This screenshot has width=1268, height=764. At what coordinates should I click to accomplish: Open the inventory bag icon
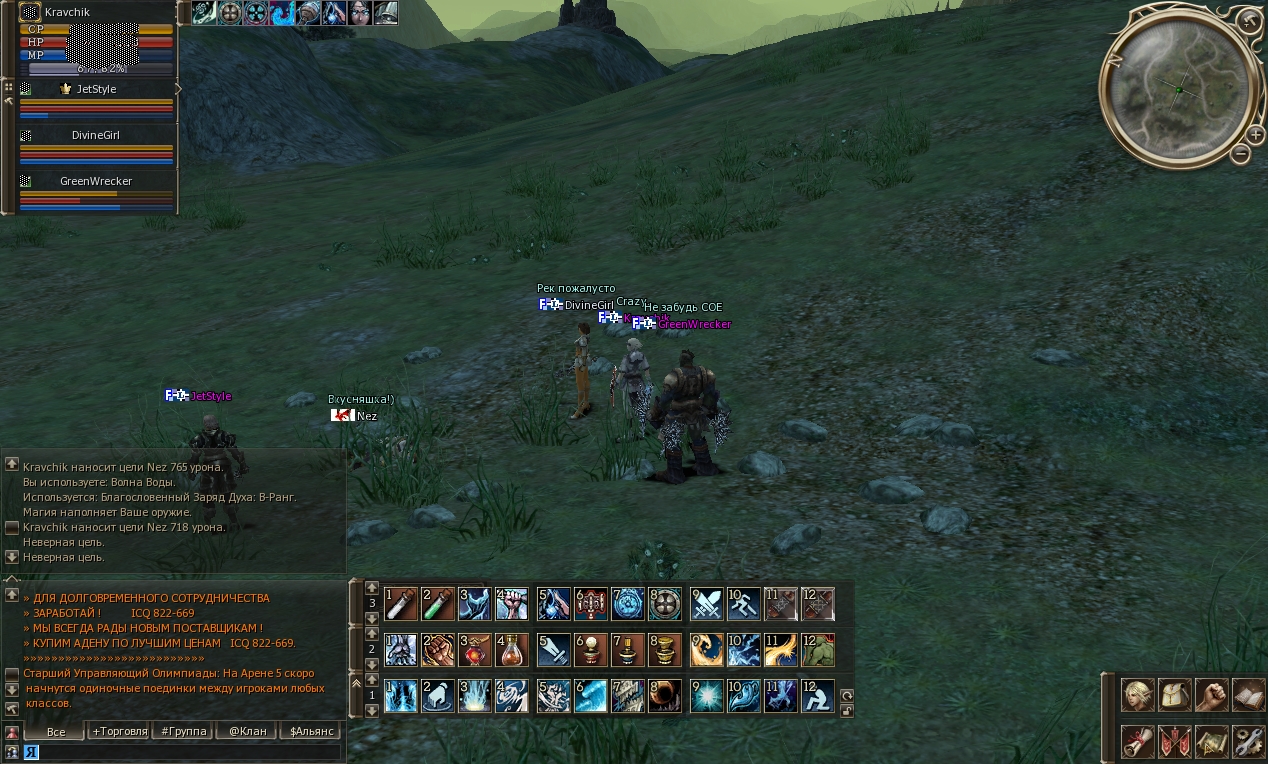point(1175,695)
